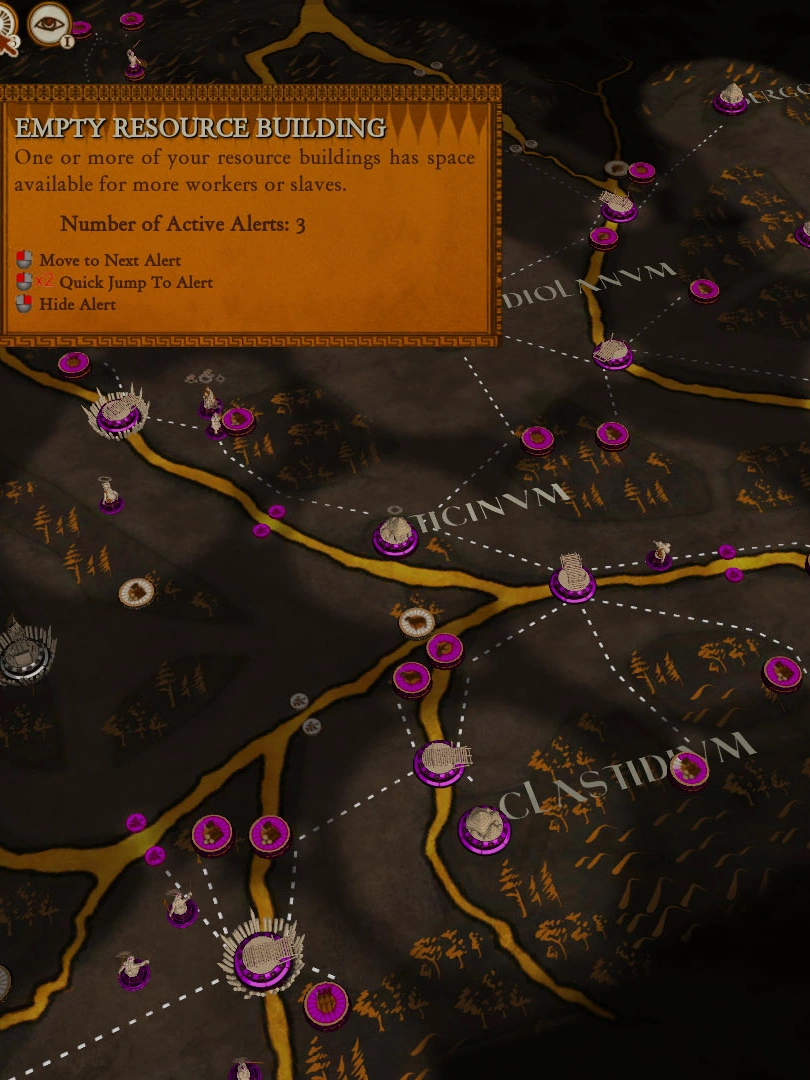Viewport: 810px width, 1080px height.
Task: Select the Ticinum town marker
Action: 395,536
